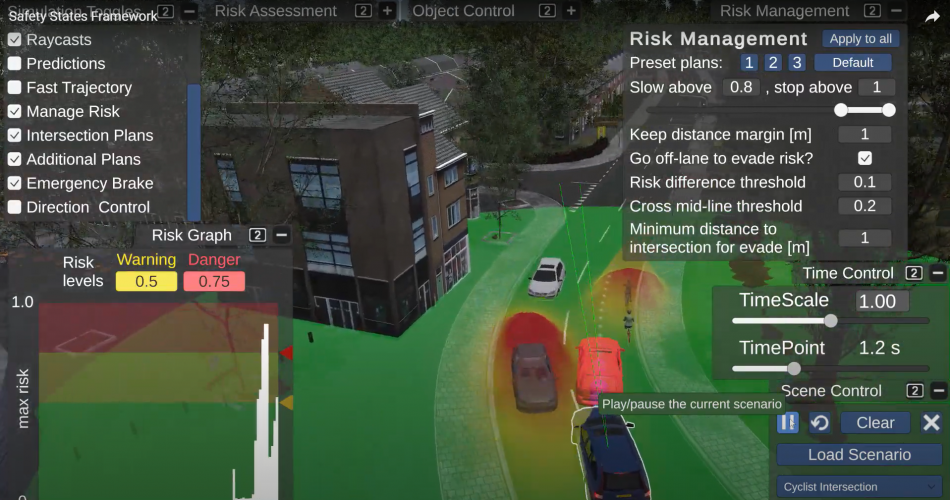This screenshot has height=500, width=950.
Task: Click the Apply to all button
Action: 860,39
